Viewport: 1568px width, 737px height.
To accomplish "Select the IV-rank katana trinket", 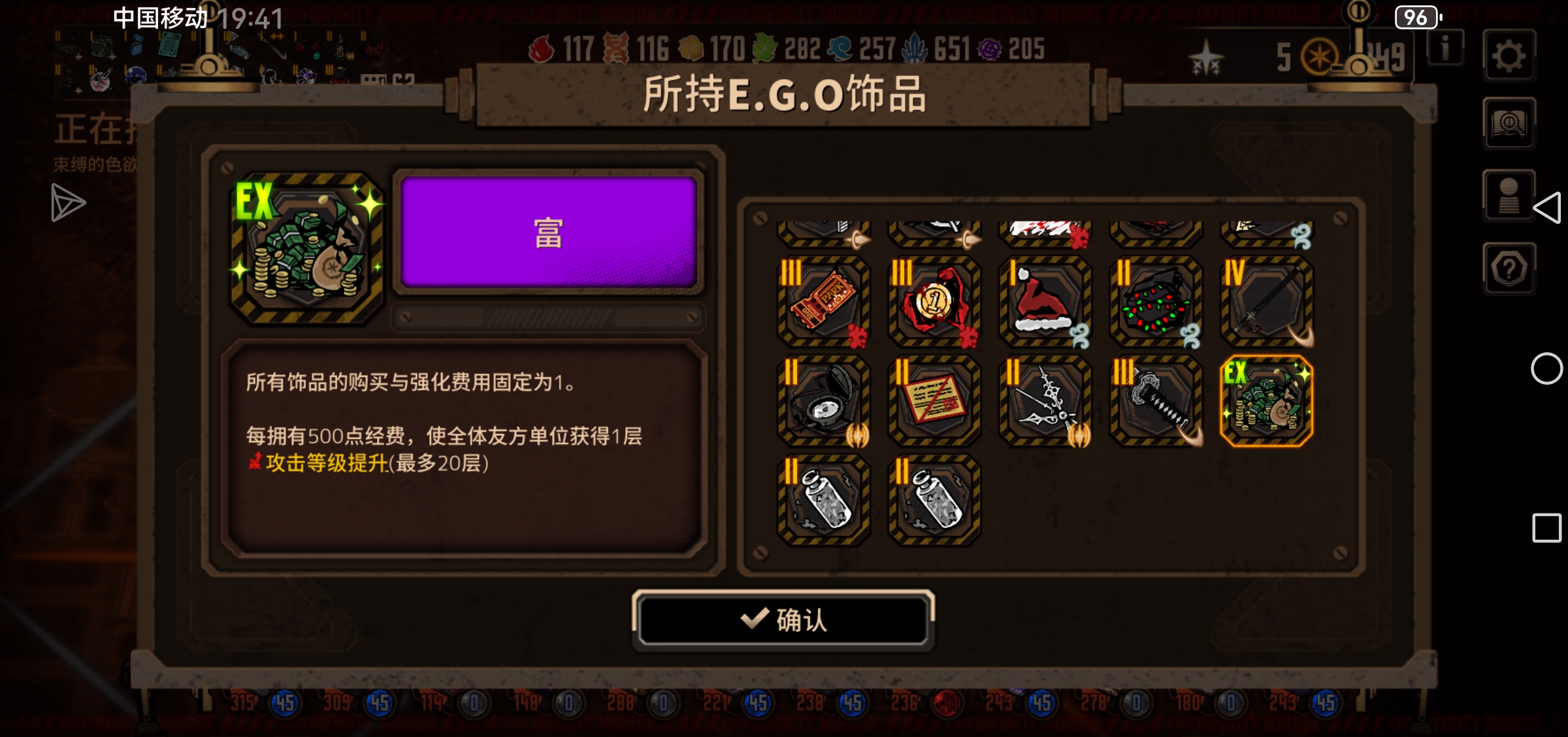I will point(1268,302).
